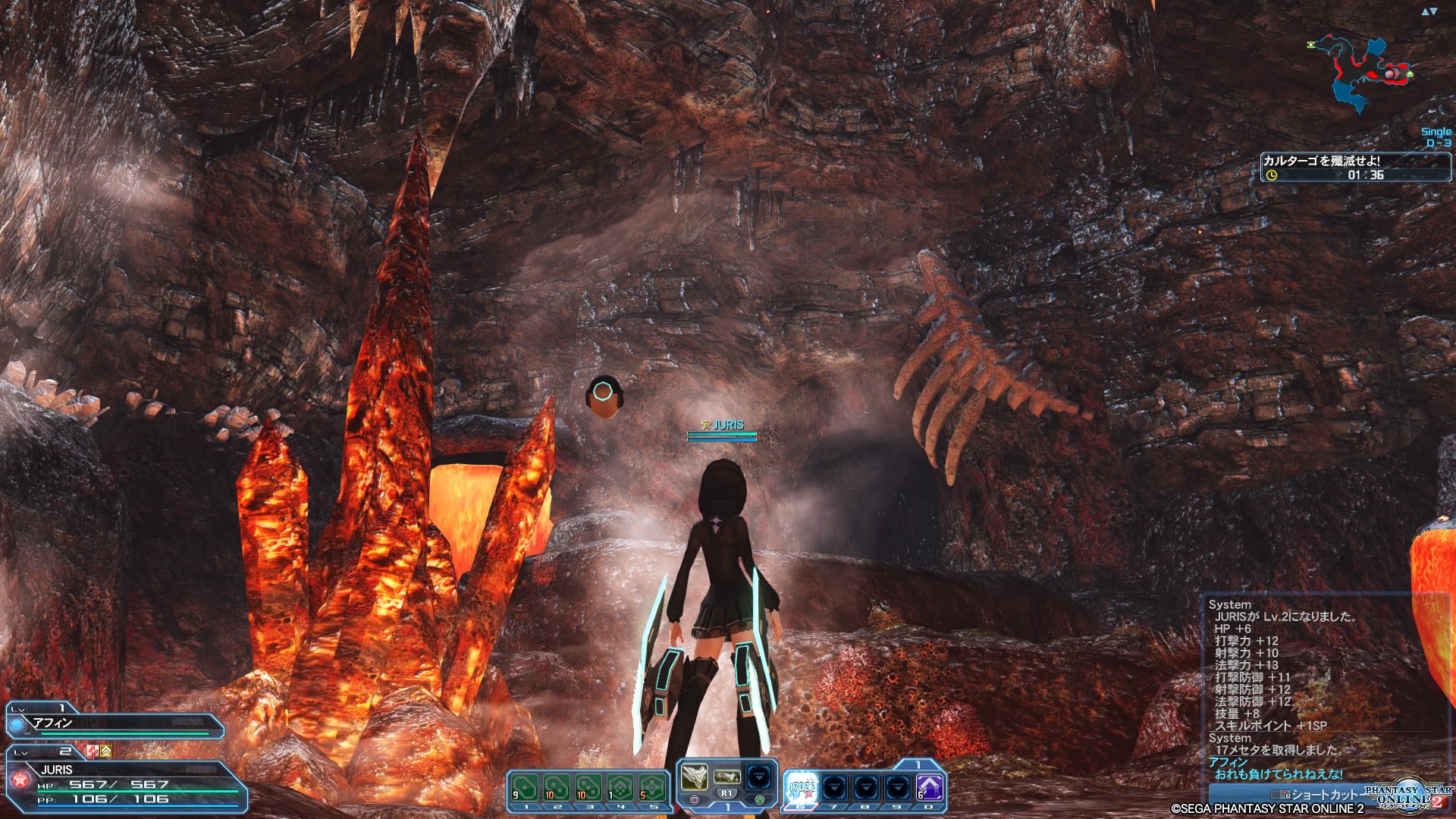The height and width of the screenshot is (819, 1456).
Task: Inspect the red-and-white status effect icon
Action: point(93,751)
